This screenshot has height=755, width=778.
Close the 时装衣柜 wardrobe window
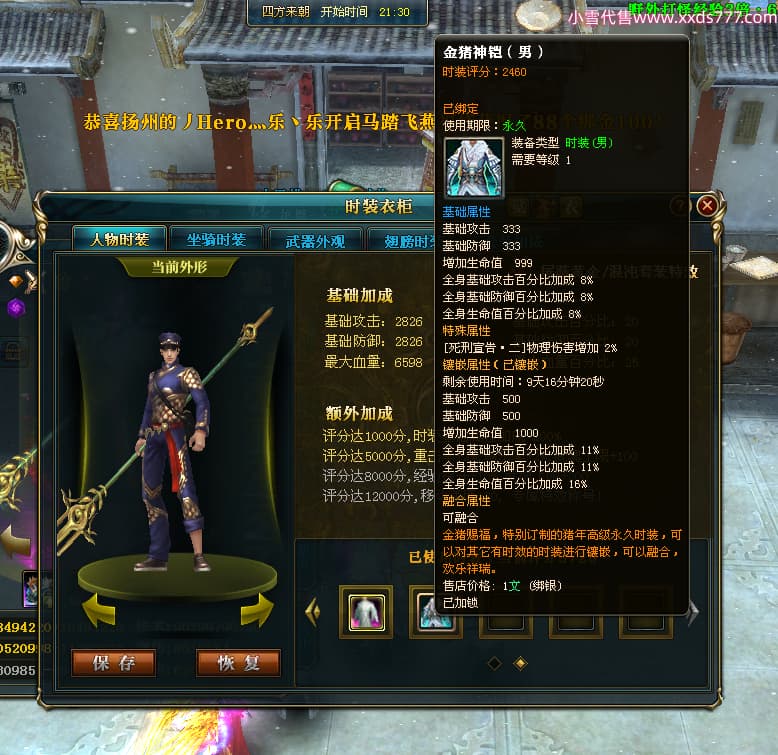[x=707, y=206]
